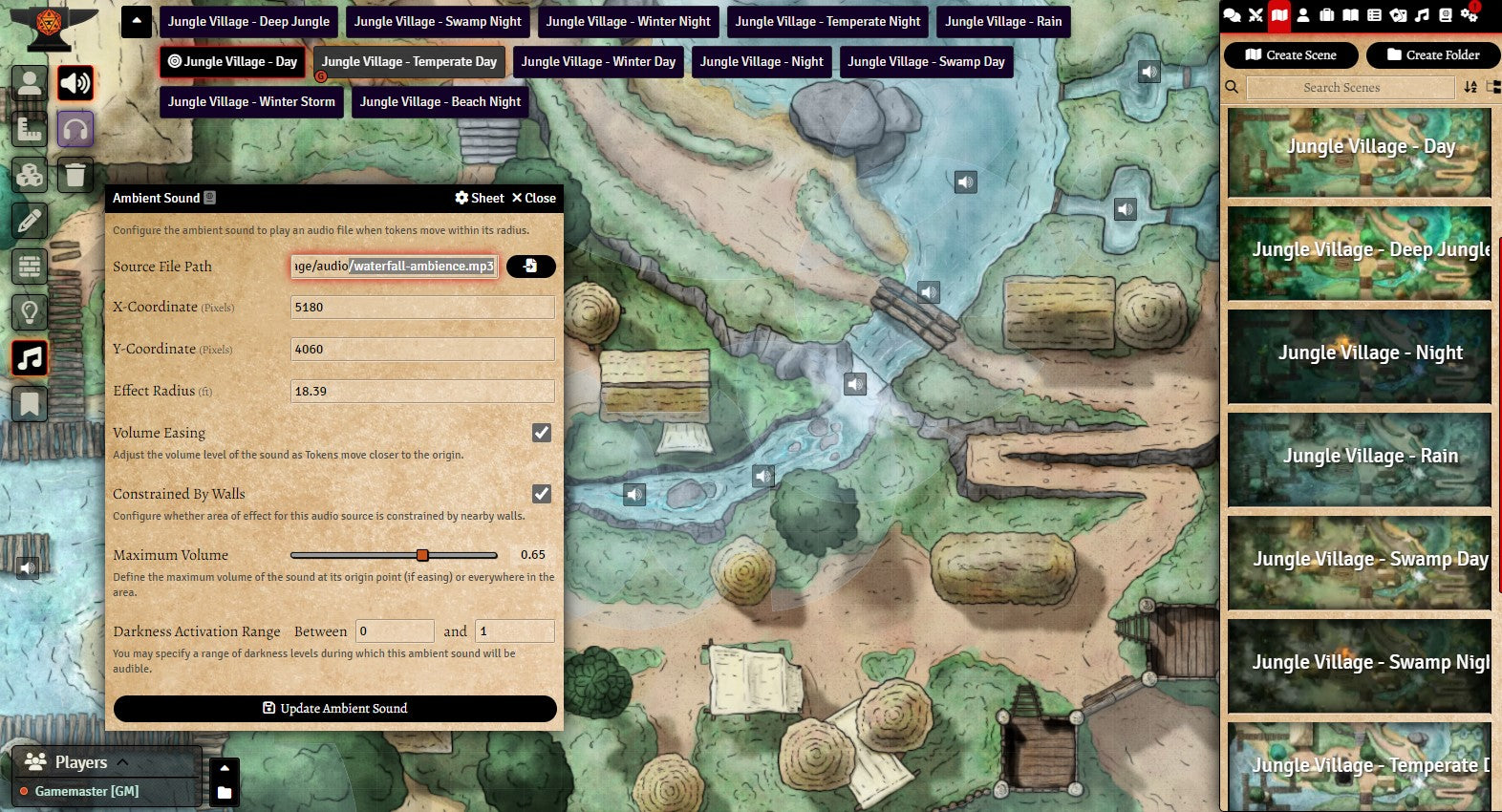
Task: Open the file picker browse button
Action: click(x=530, y=267)
